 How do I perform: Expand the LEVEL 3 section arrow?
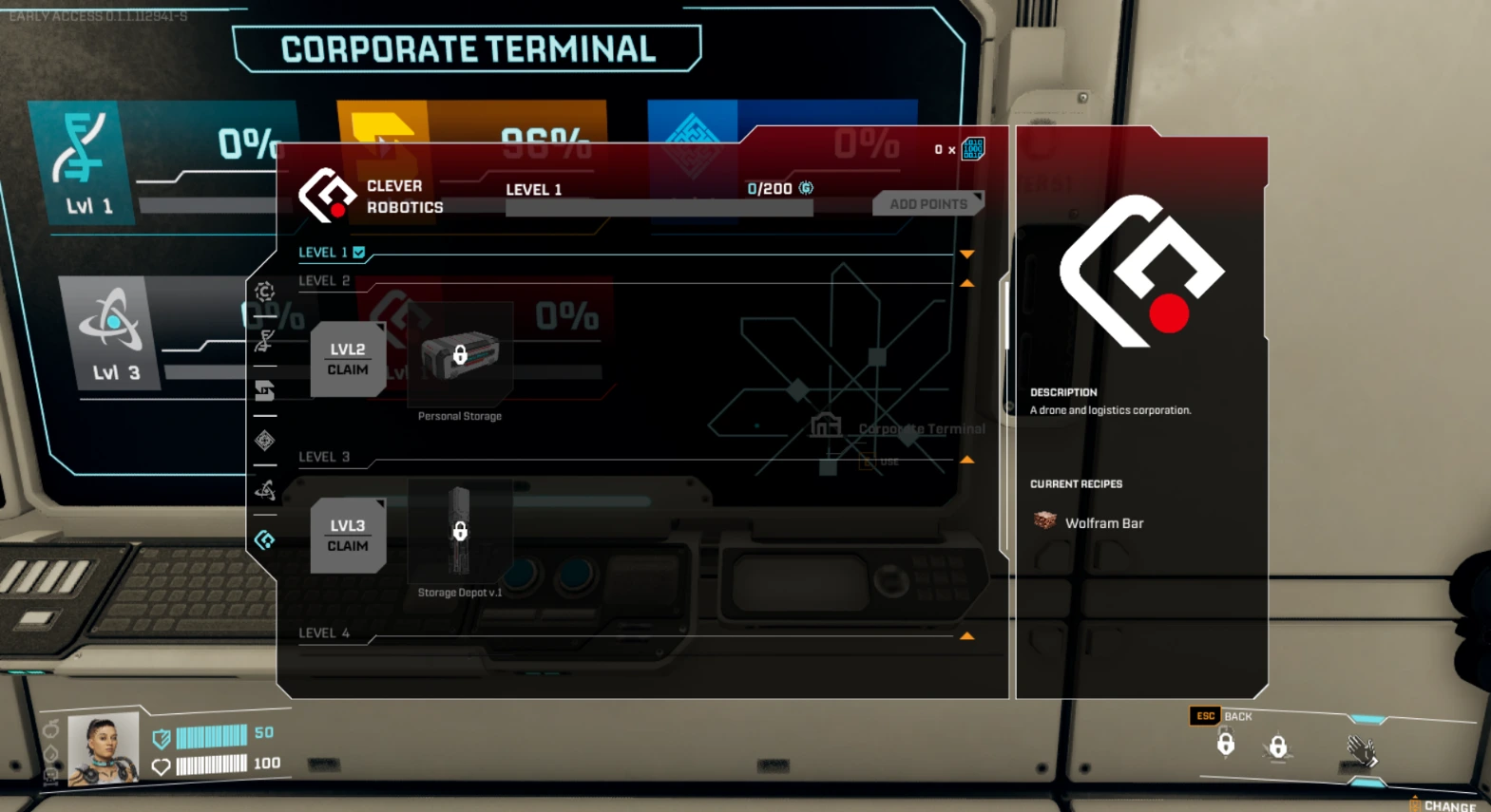click(966, 460)
